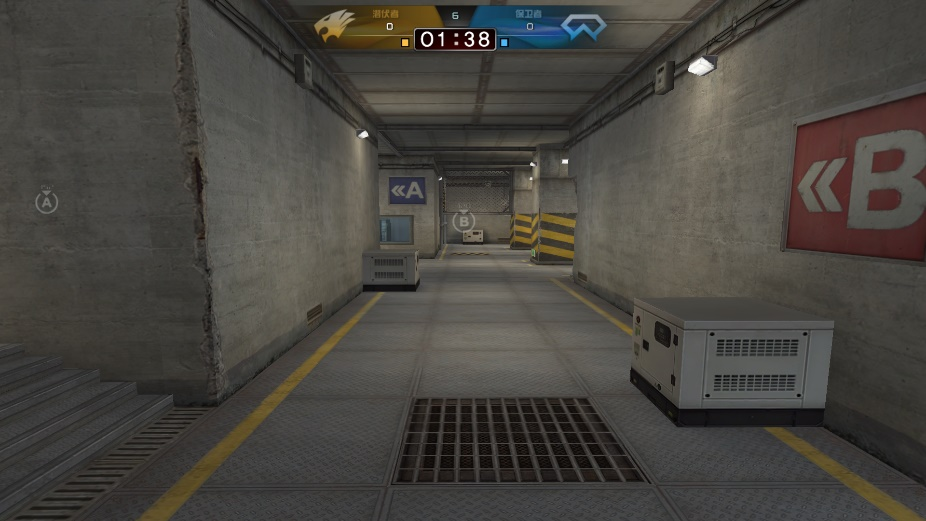Click the blue team emblem
The height and width of the screenshot is (521, 926).
(583, 26)
